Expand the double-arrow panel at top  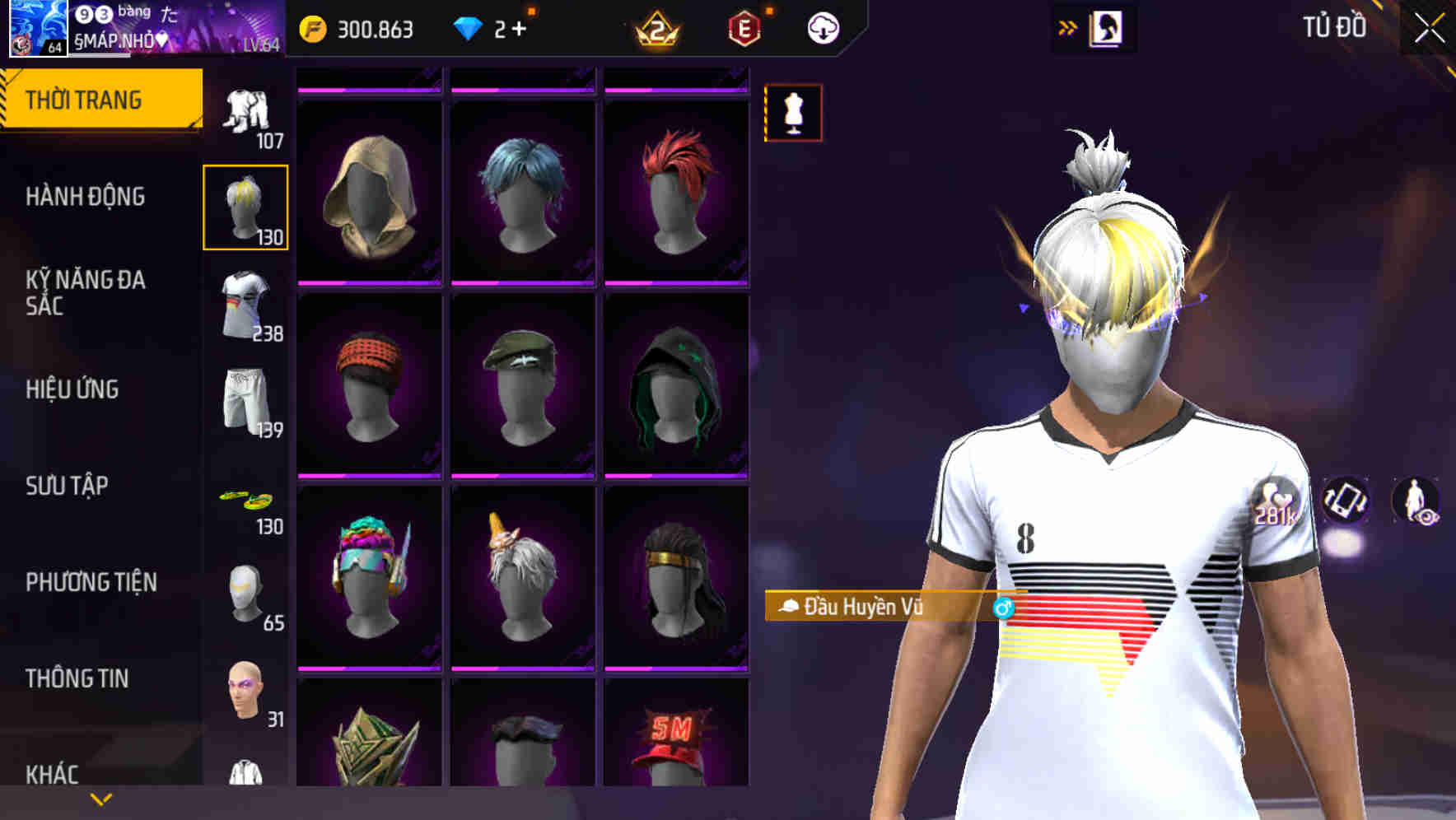1068,26
